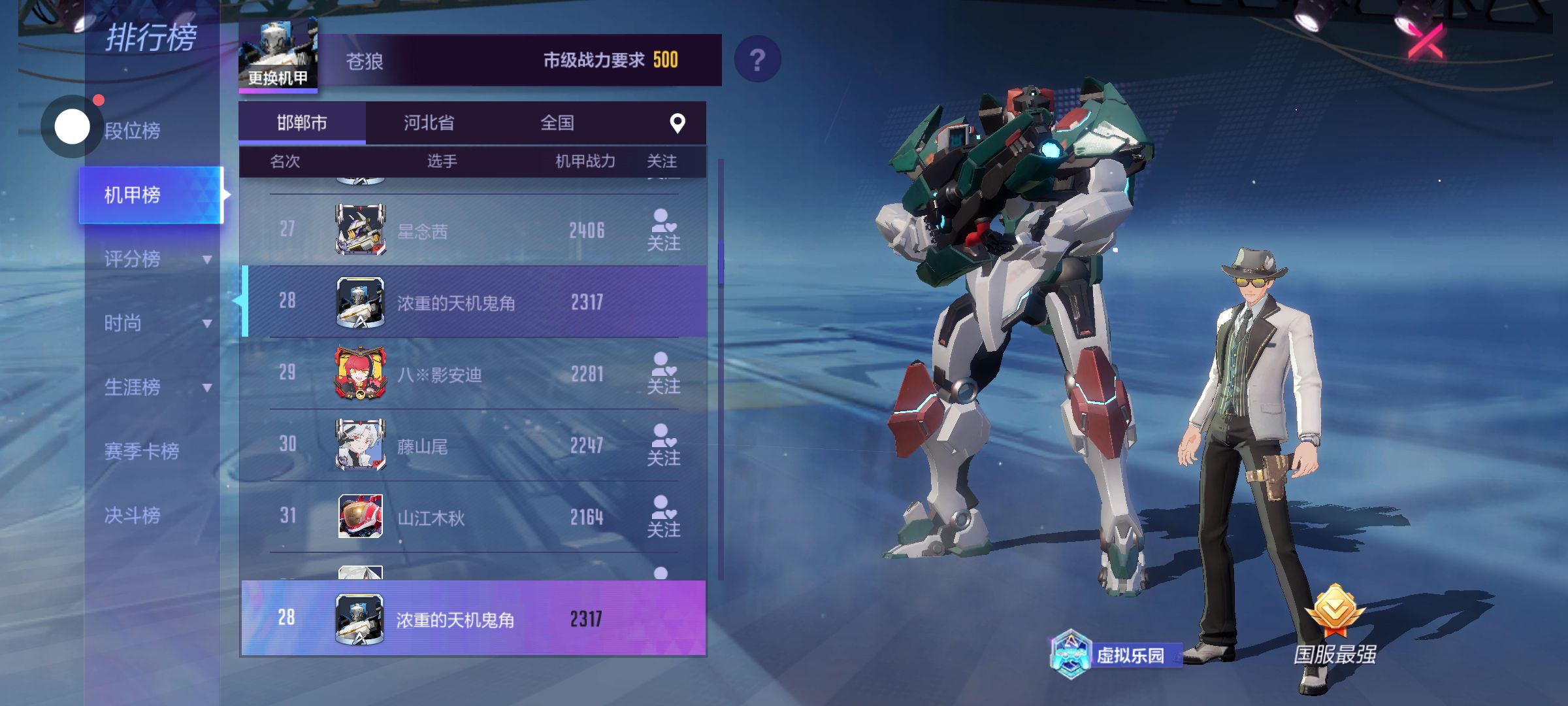1568x706 pixels.
Task: Tap the white floating assistive button
Action: (72, 127)
